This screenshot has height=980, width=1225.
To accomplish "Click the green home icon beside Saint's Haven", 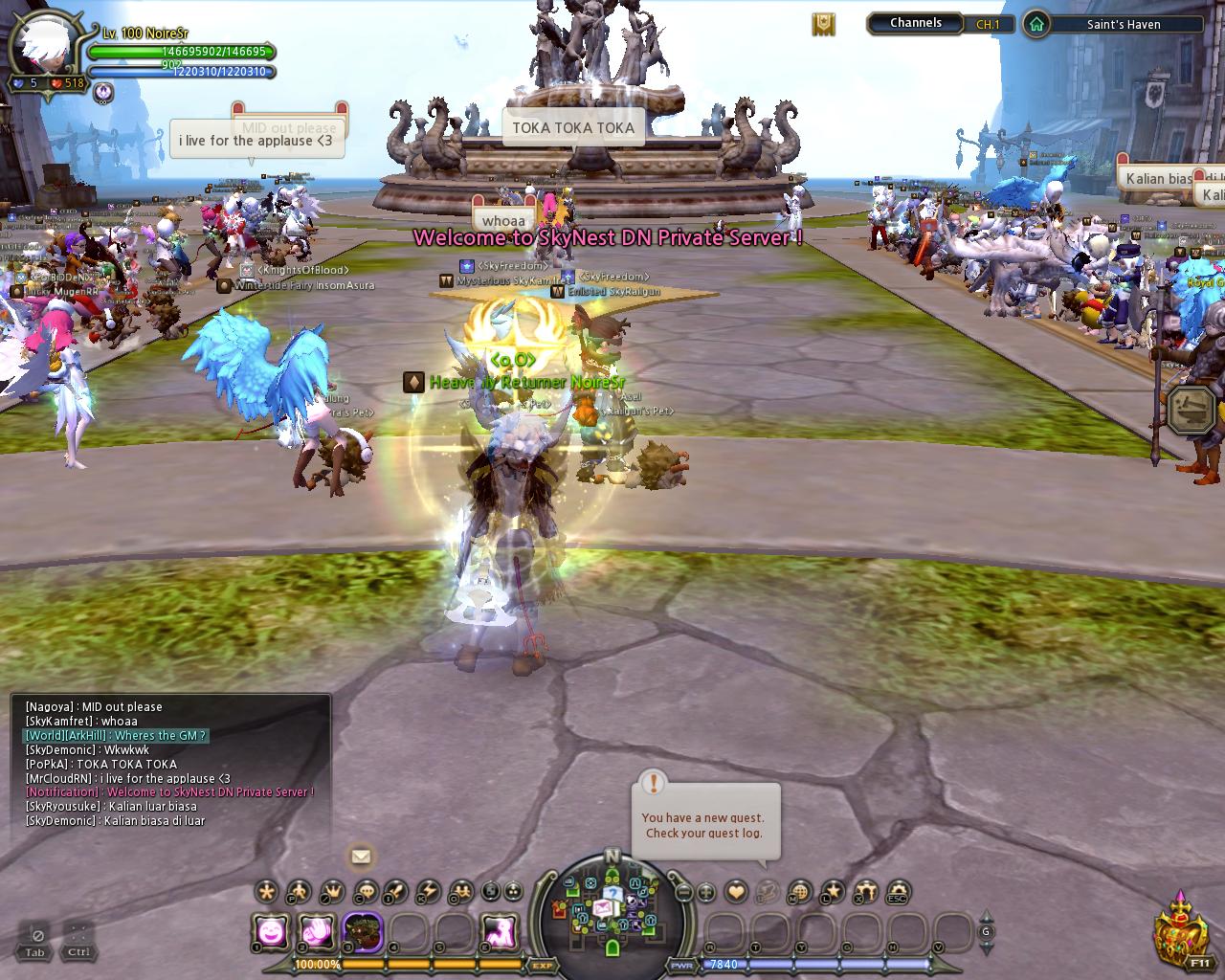I will (1036, 24).
